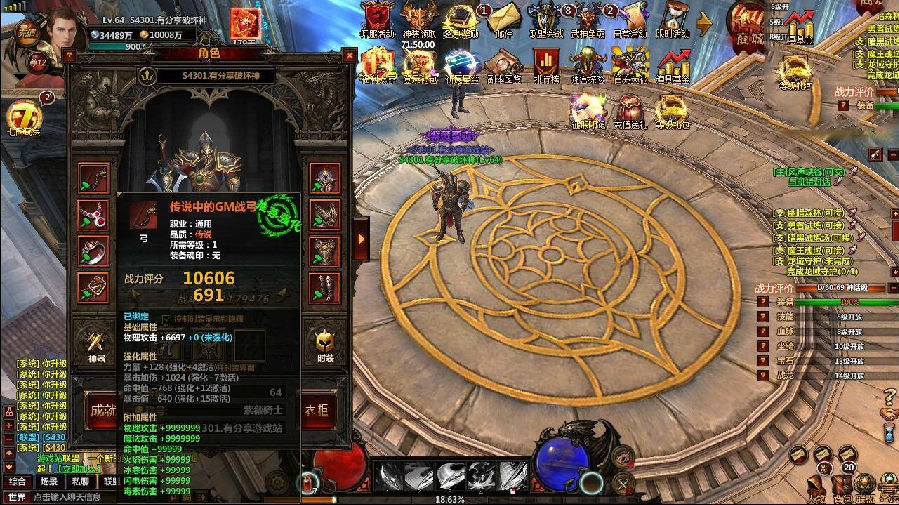Switch to the 世界 chat channel

pyautogui.click(x=16, y=497)
